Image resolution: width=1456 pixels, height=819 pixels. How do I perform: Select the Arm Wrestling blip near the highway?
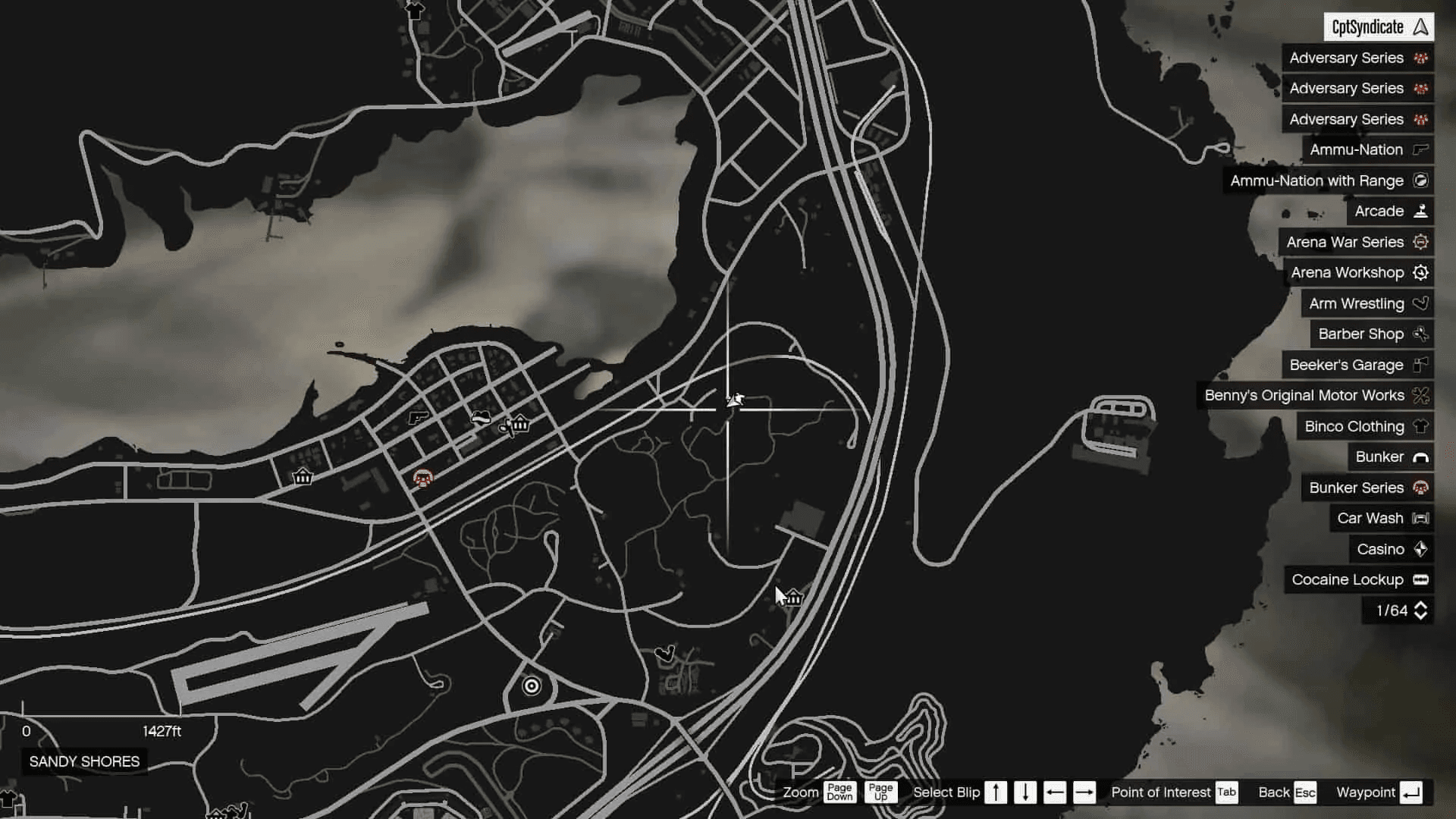(x=666, y=652)
